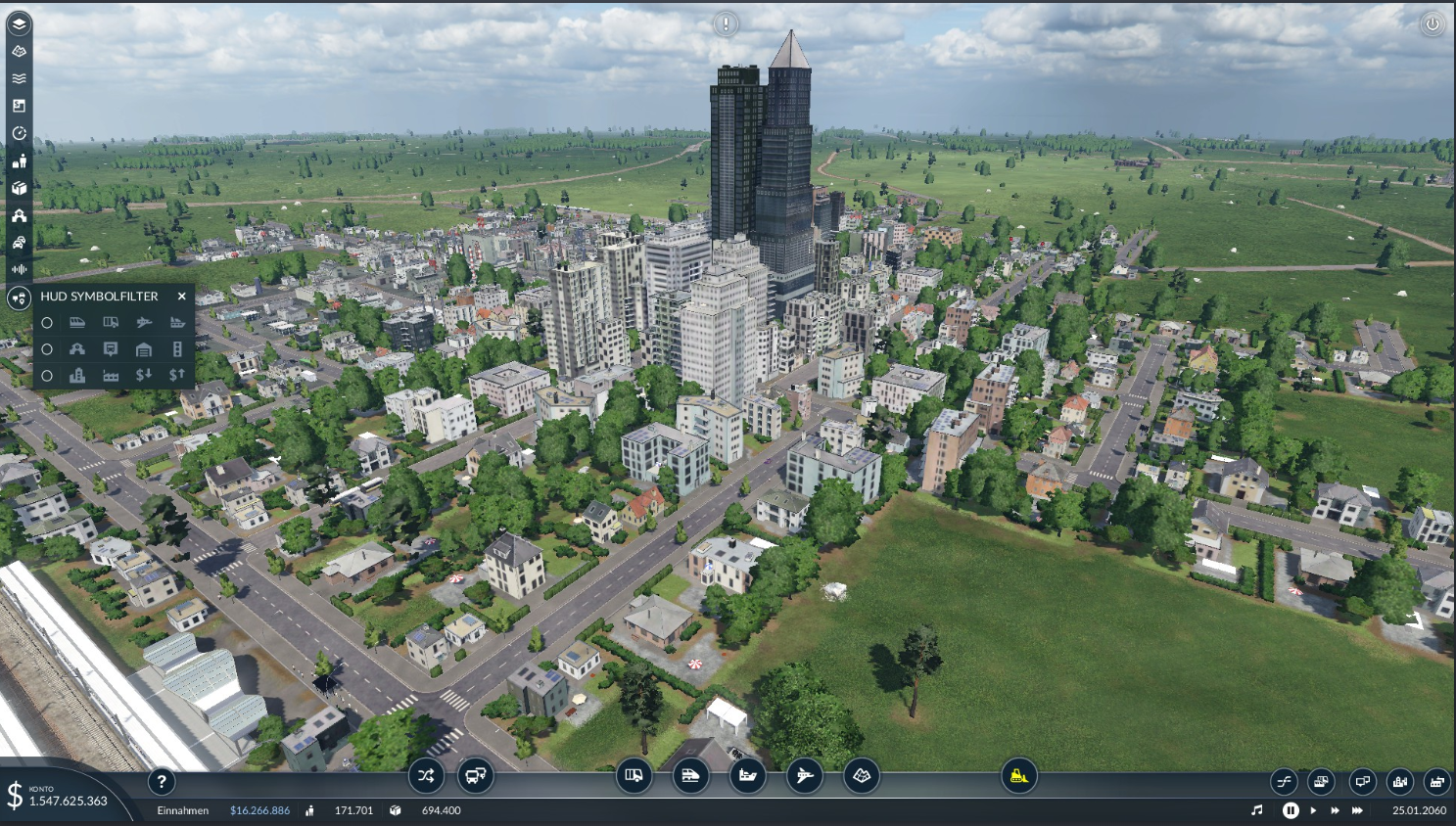Screen dimensions: 1456x826
Task: Open the help question mark button
Action: (162, 781)
